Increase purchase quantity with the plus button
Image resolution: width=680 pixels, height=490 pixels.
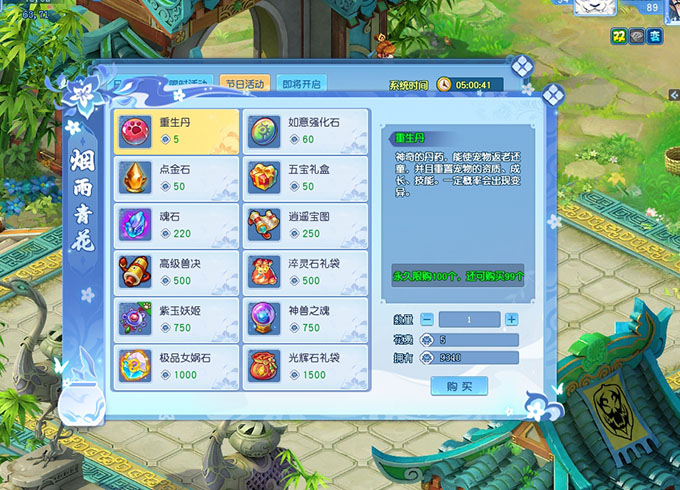[511, 319]
